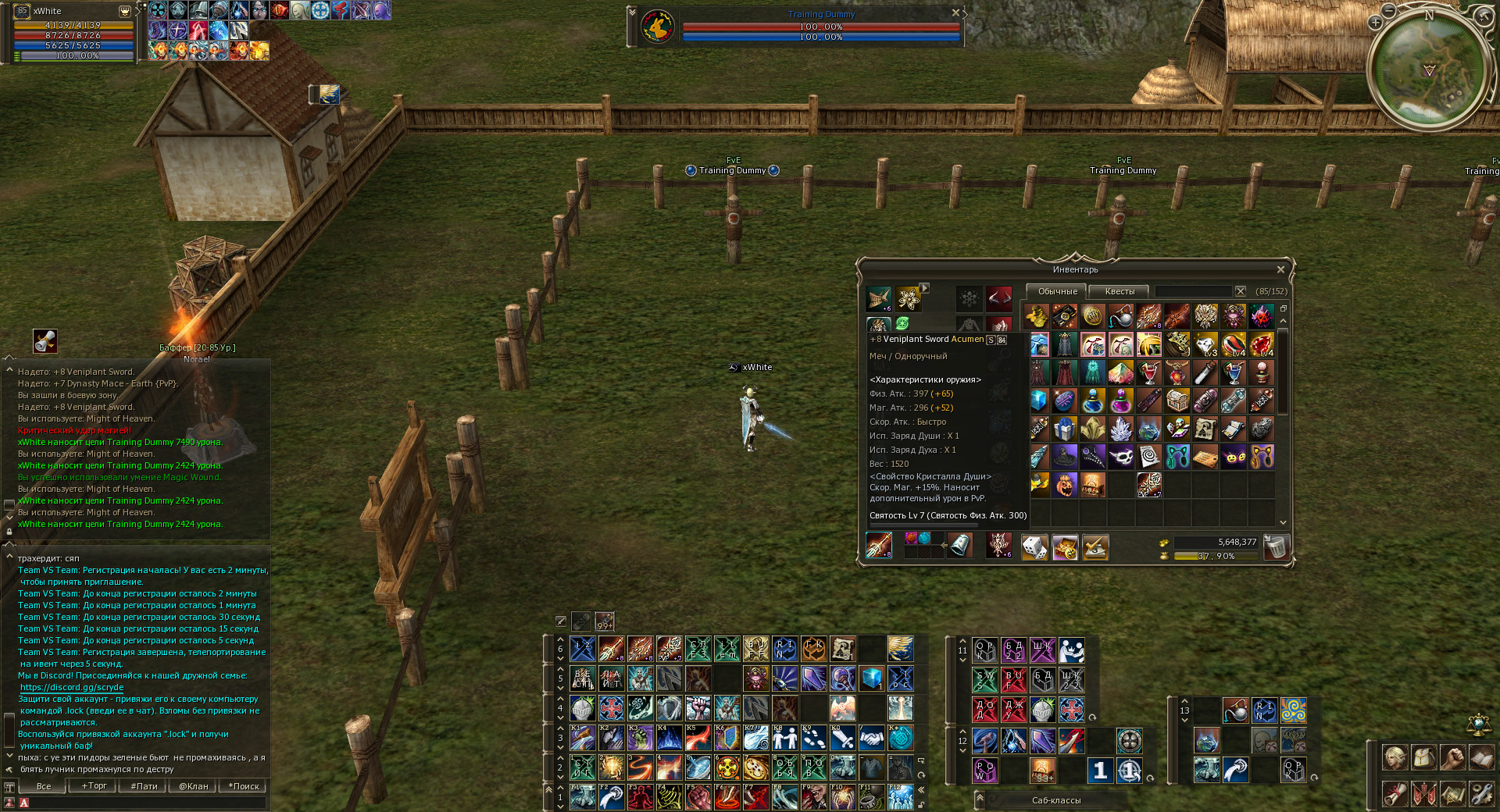Expand the Саб-классы panel
The height and width of the screenshot is (812, 1500).
tap(980, 798)
